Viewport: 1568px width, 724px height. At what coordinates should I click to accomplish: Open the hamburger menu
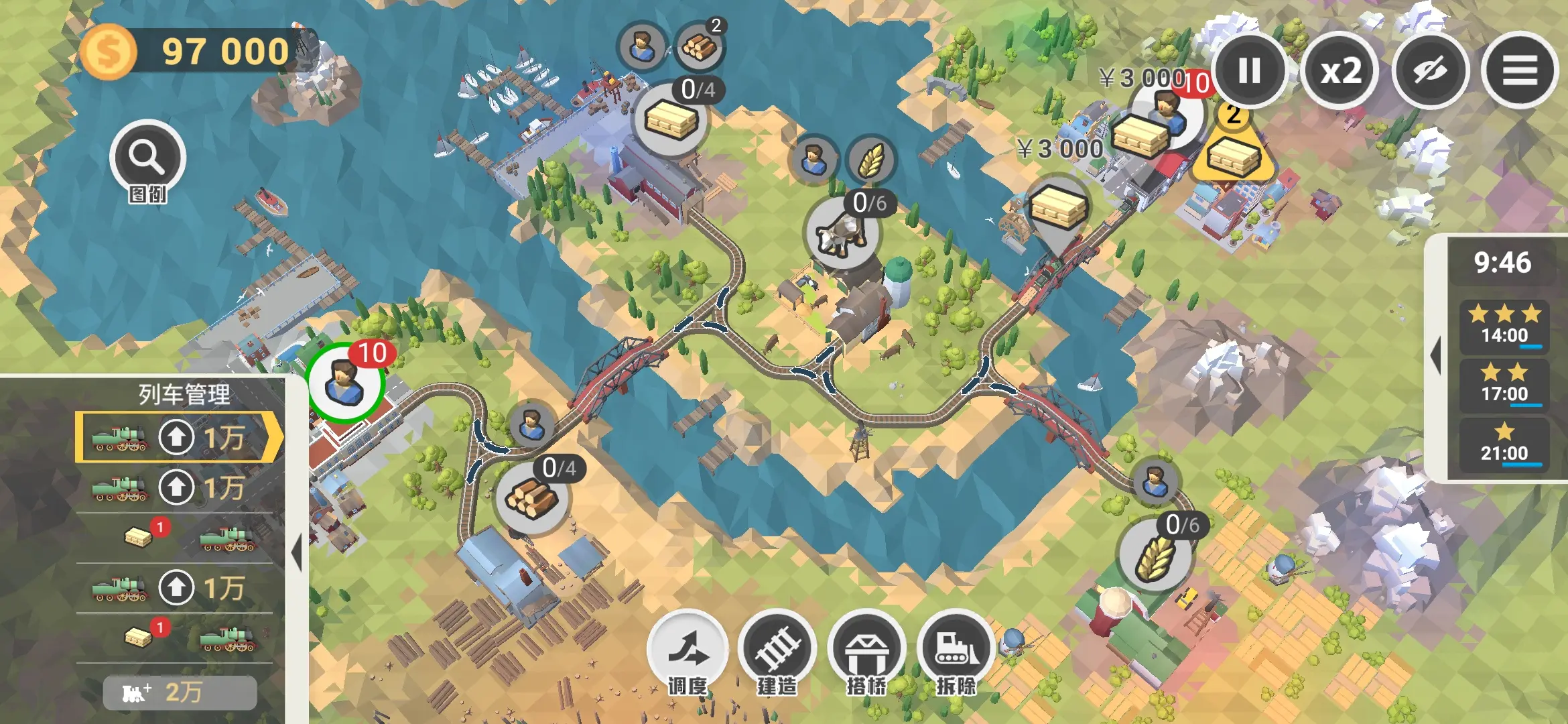pyautogui.click(x=1520, y=70)
